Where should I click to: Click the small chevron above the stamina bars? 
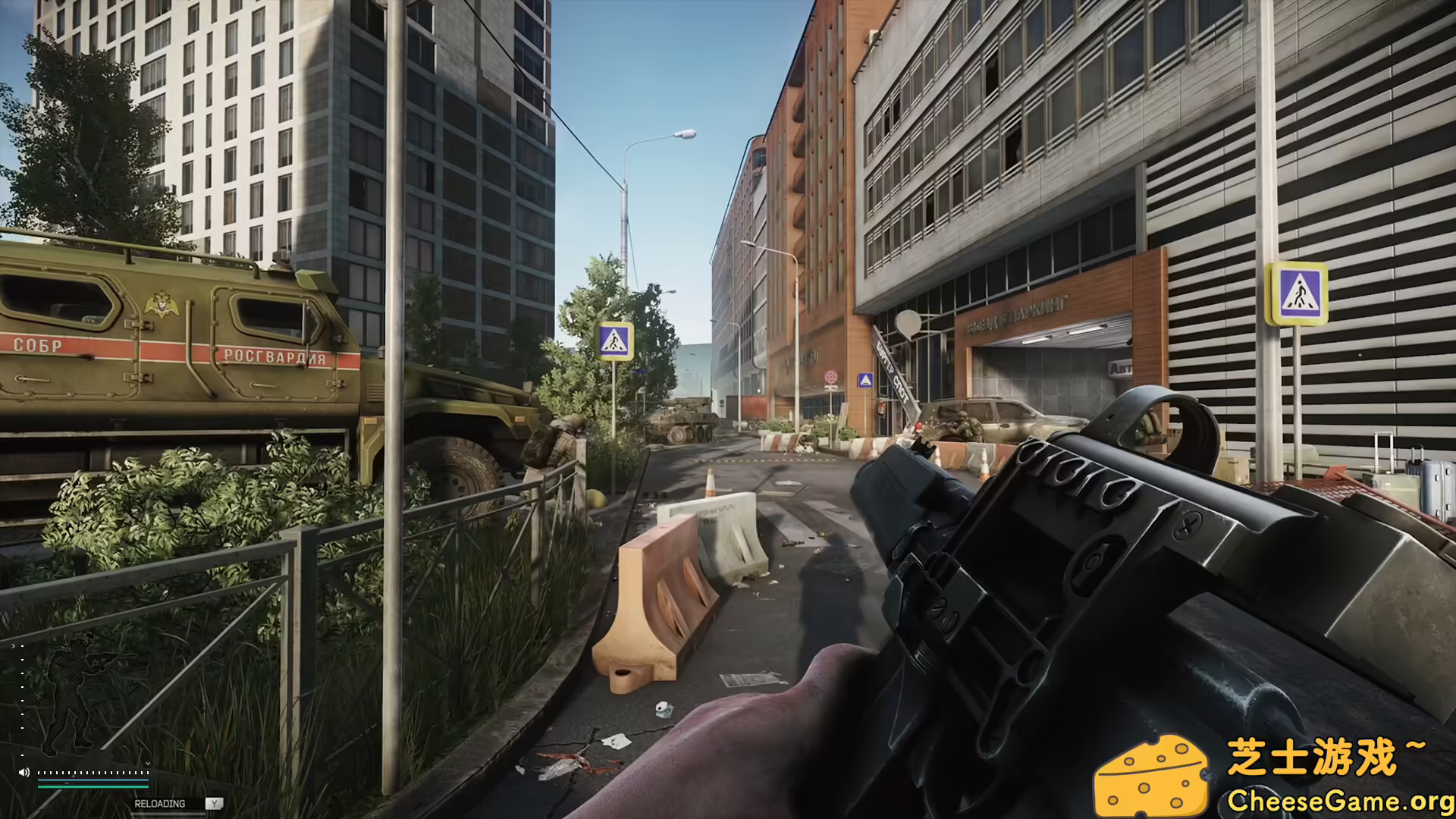point(148,764)
